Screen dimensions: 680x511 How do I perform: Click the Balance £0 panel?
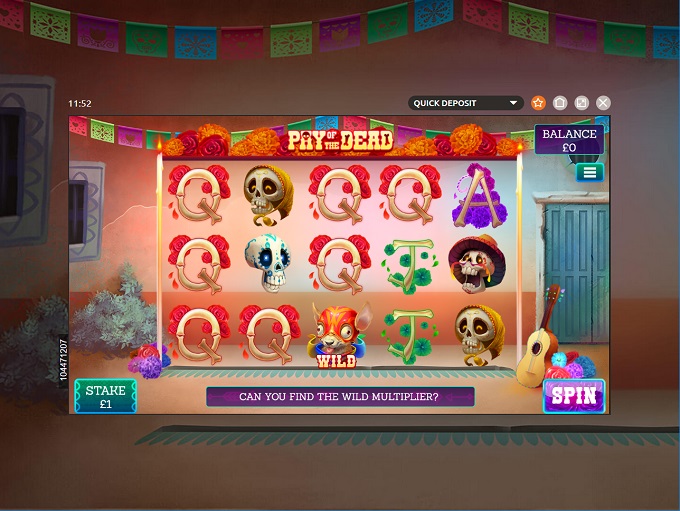[x=569, y=140]
